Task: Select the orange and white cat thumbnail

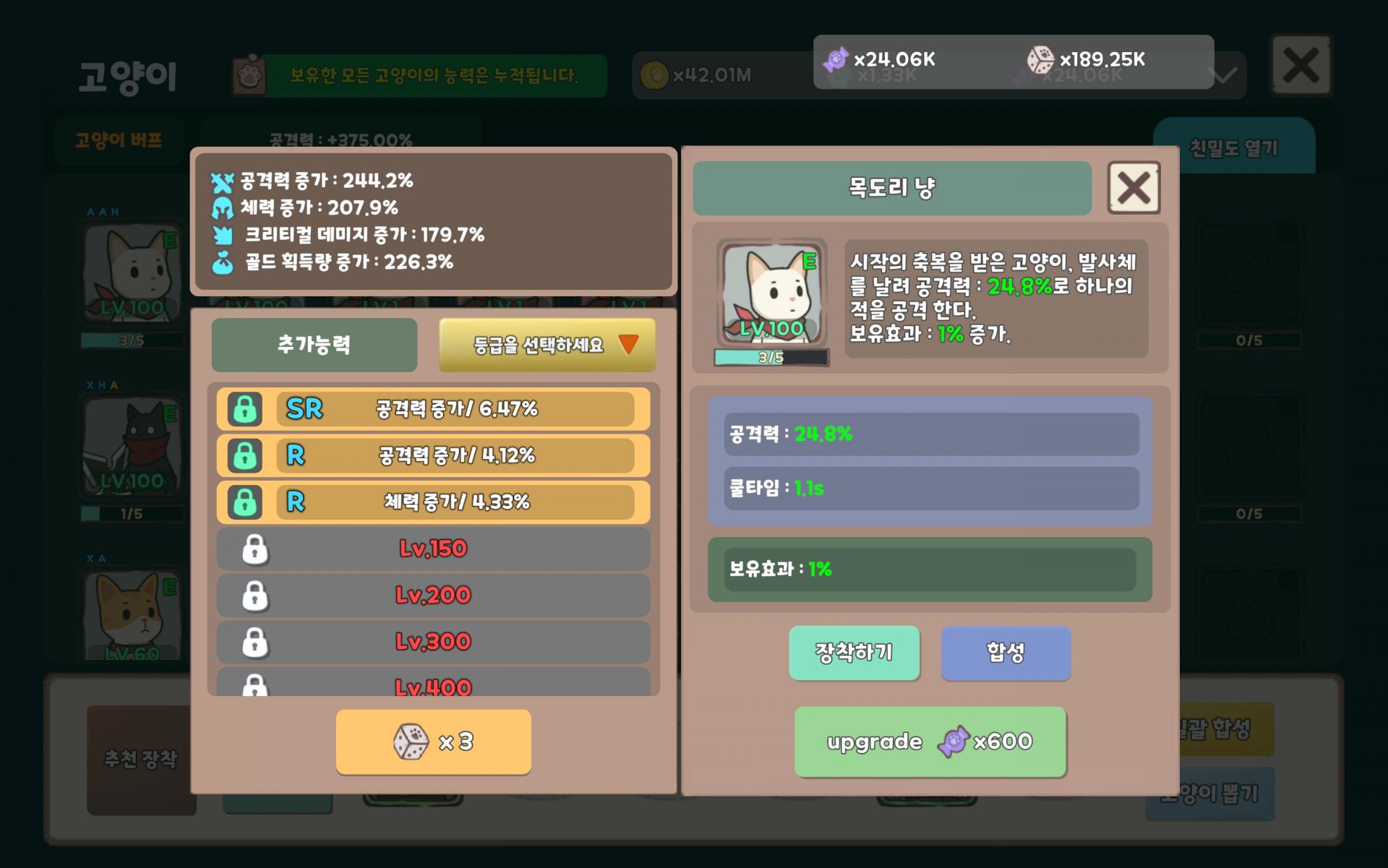Action: (x=132, y=614)
